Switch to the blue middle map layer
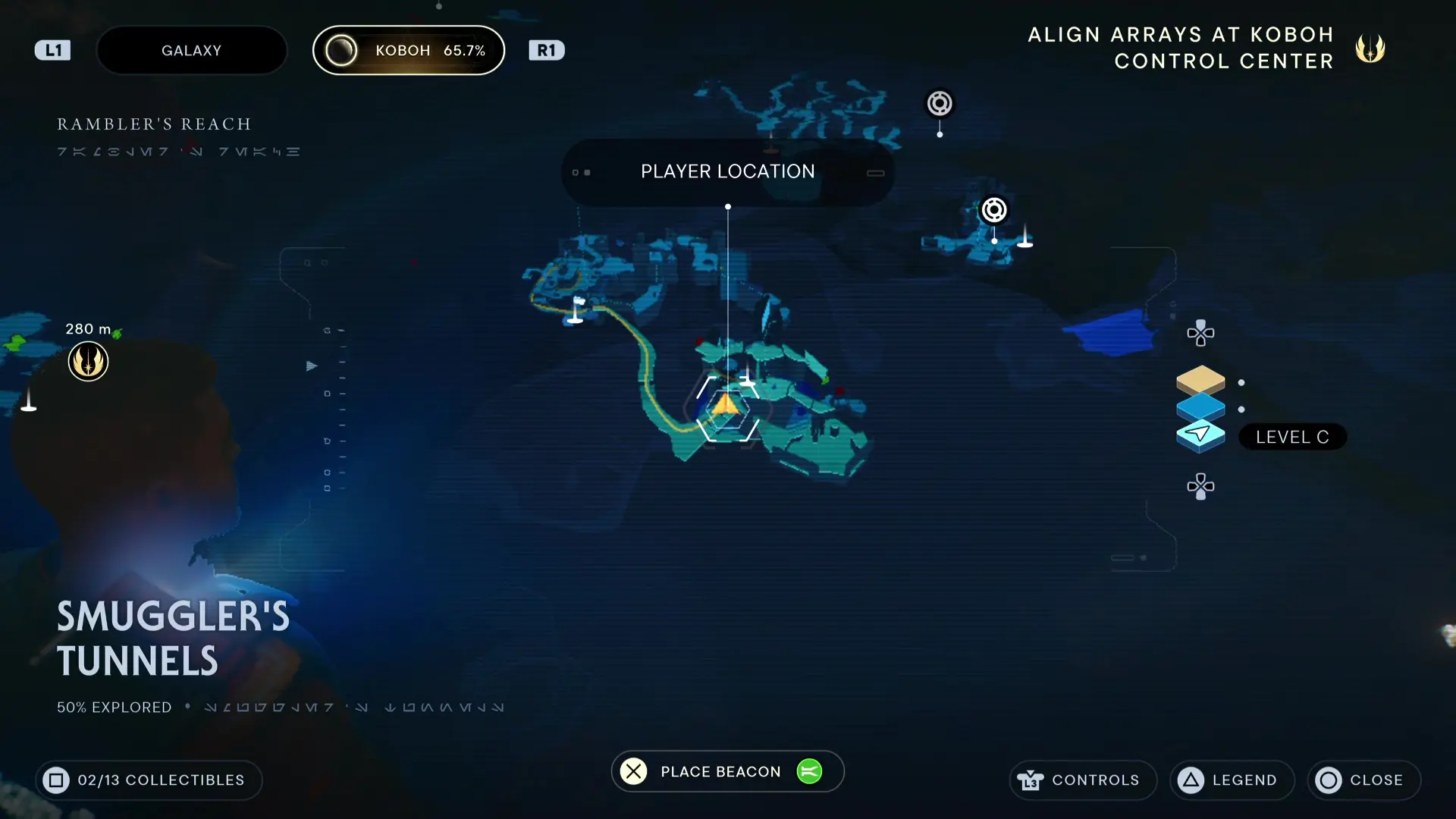 [x=1200, y=406]
